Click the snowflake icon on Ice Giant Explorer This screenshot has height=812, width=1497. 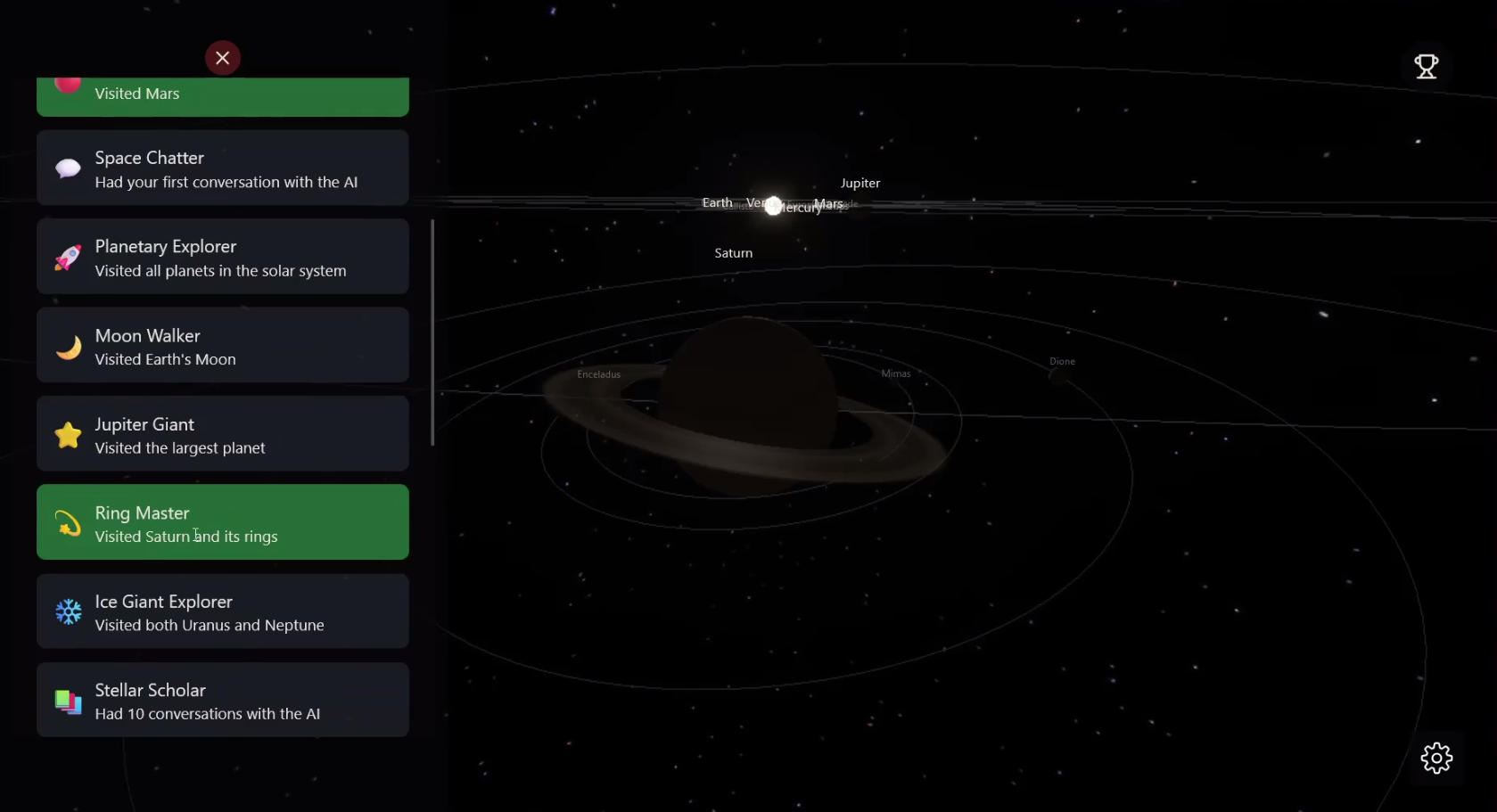(68, 611)
